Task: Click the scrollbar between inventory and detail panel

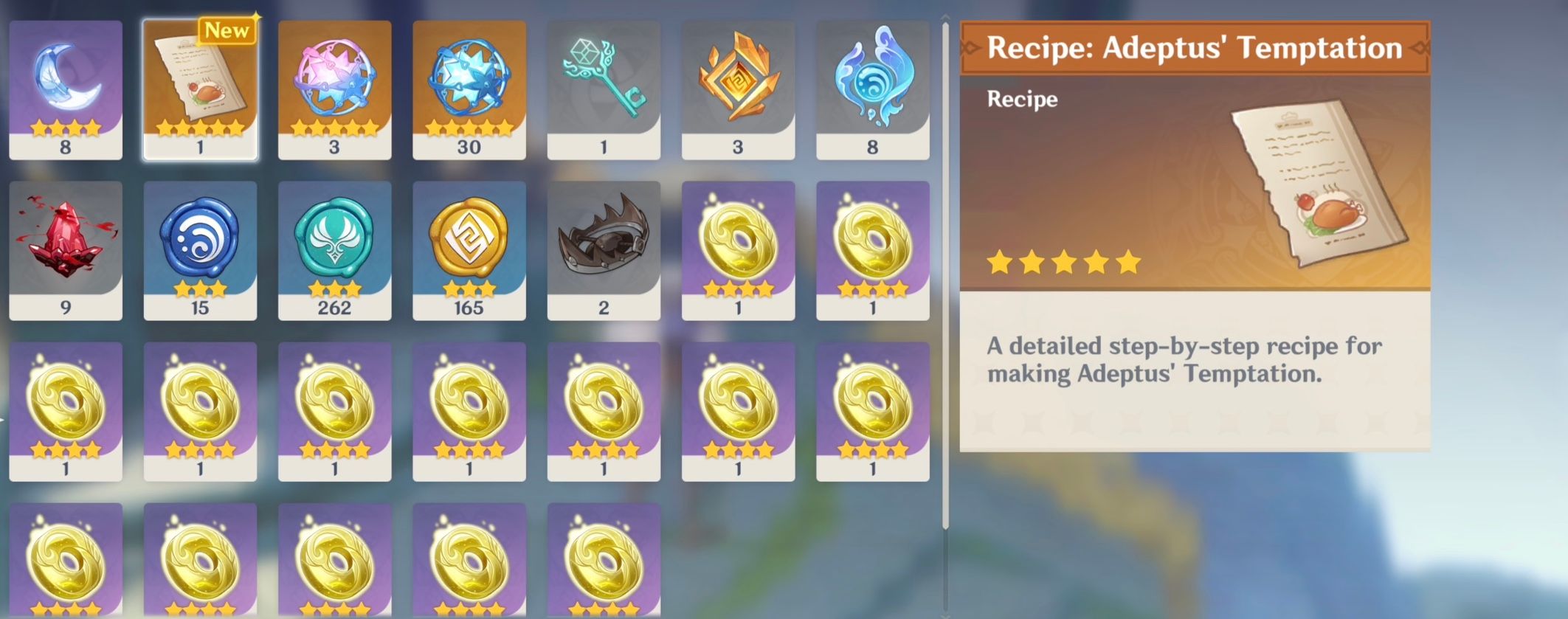Action: (x=945, y=310)
